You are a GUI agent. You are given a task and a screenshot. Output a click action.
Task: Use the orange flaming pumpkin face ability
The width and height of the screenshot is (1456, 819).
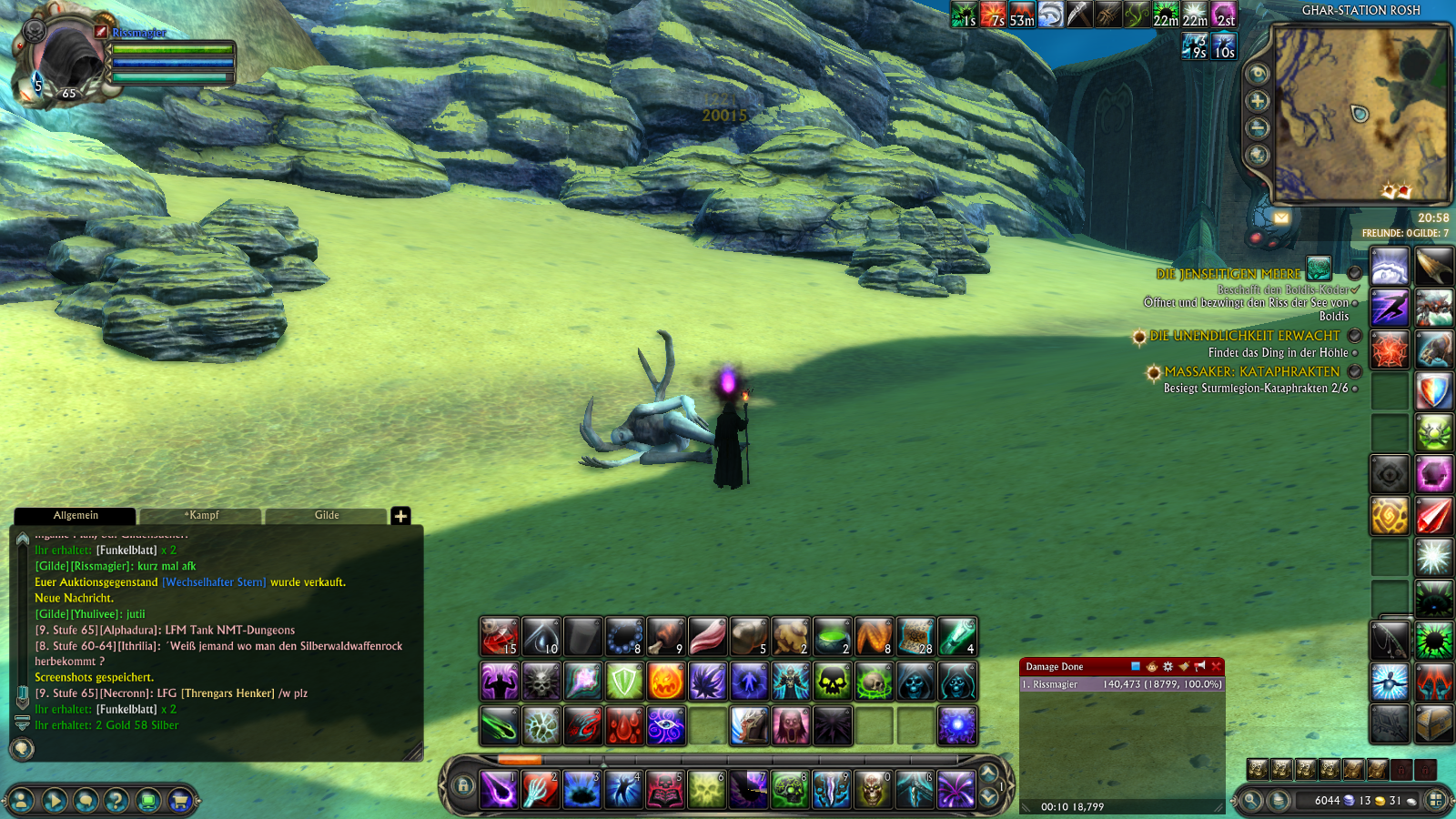click(666, 682)
